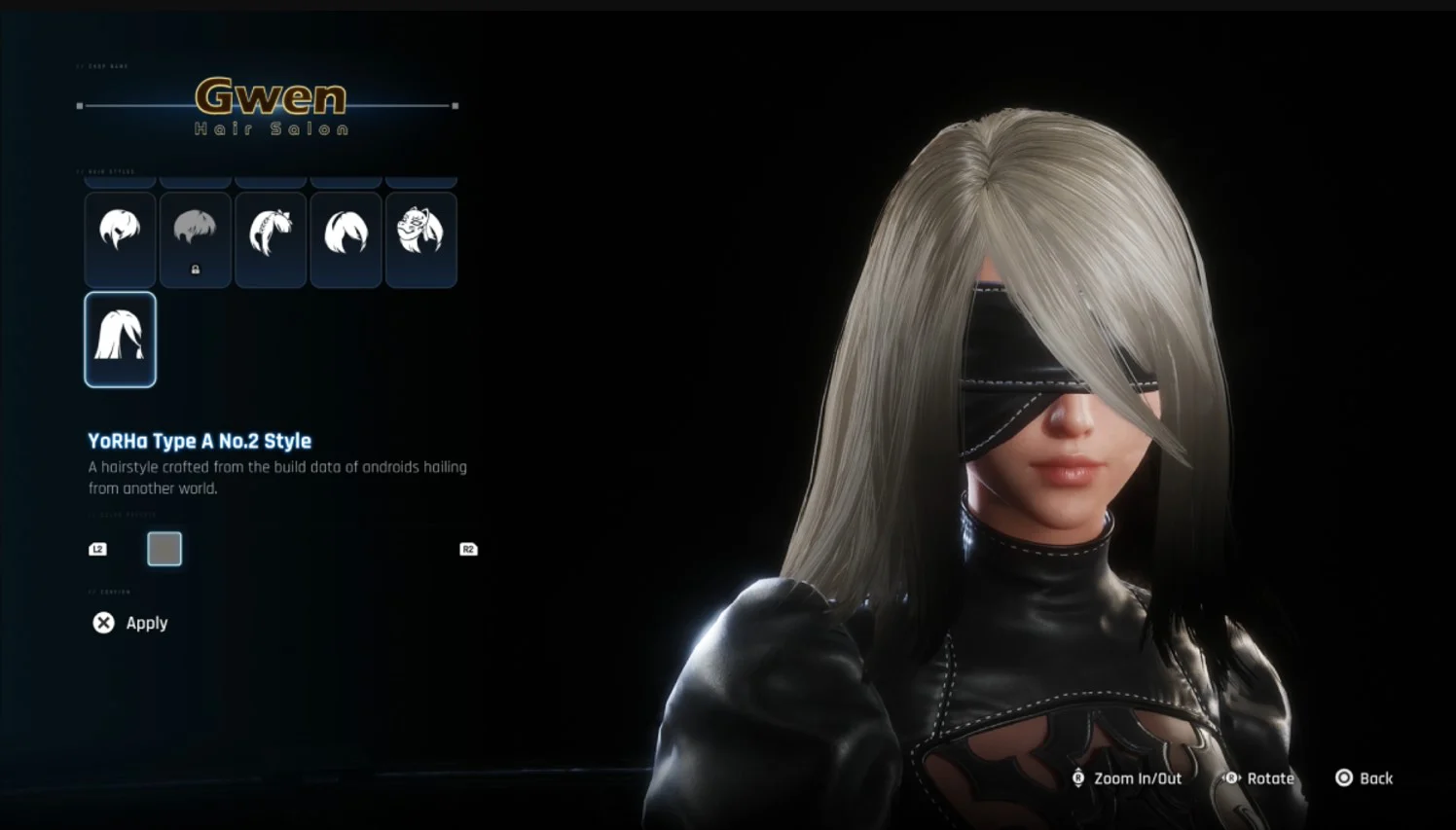Viewport: 1456px width, 830px height.
Task: Click the L2 button prompt icon
Action: [97, 549]
